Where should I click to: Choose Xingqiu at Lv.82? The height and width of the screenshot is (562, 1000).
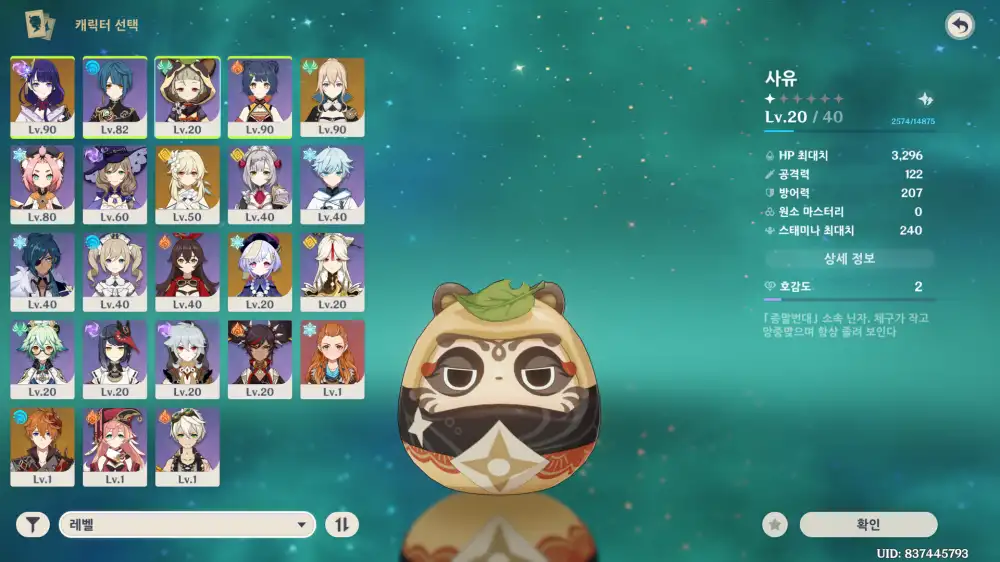click(115, 97)
